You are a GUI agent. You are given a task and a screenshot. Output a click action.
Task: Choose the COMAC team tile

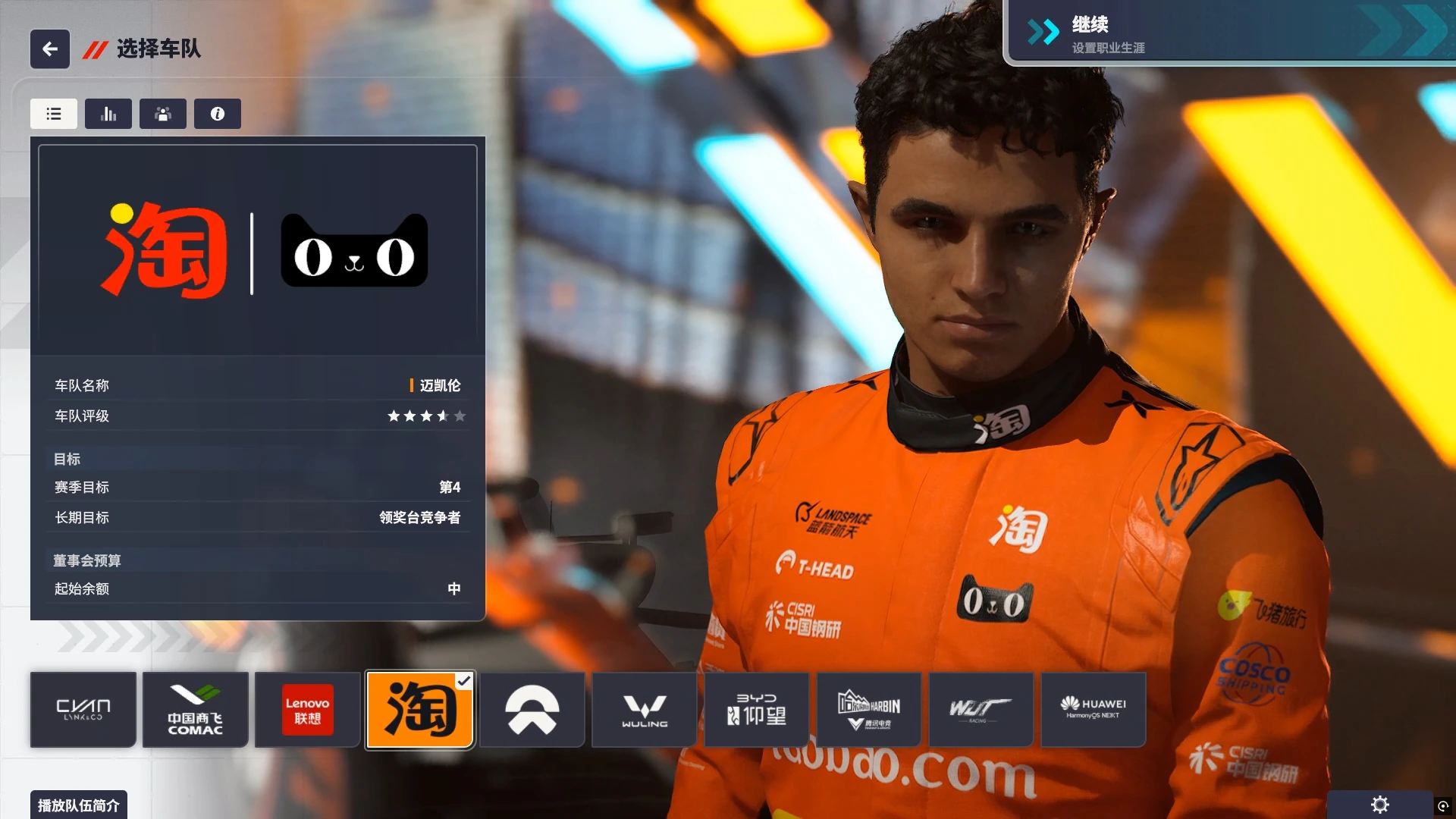tap(196, 710)
